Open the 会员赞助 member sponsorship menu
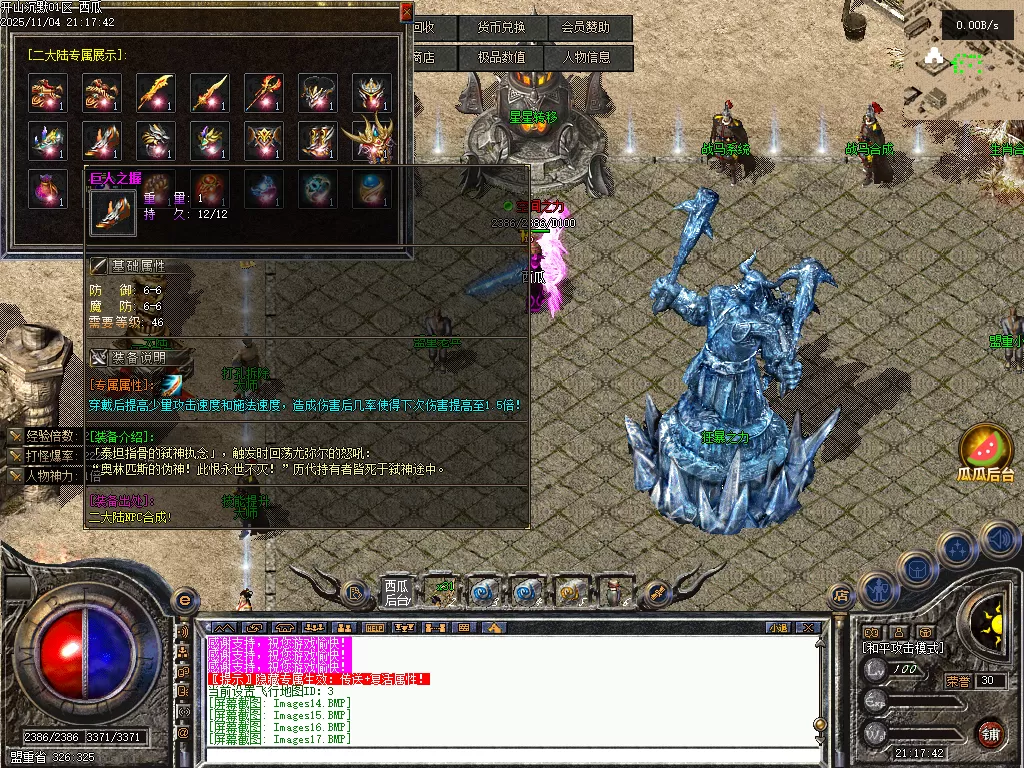The width and height of the screenshot is (1024, 768). pyautogui.click(x=591, y=28)
